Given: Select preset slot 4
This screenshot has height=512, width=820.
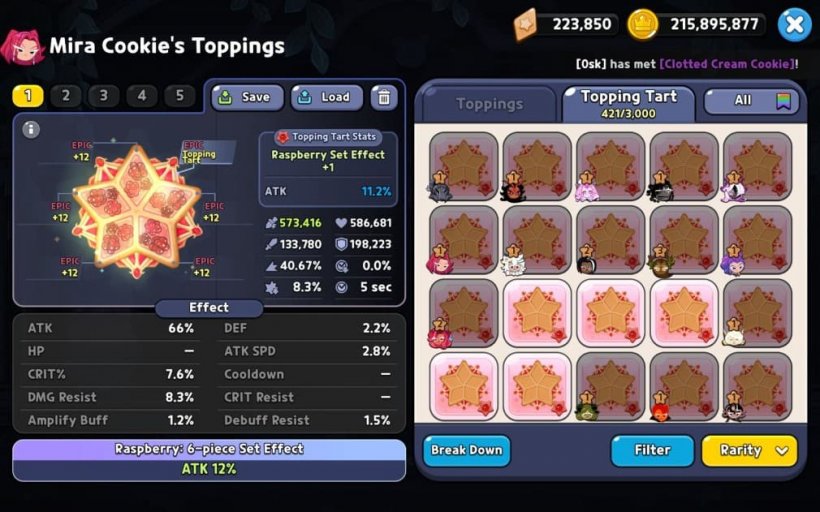Looking at the screenshot, I should coord(141,96).
